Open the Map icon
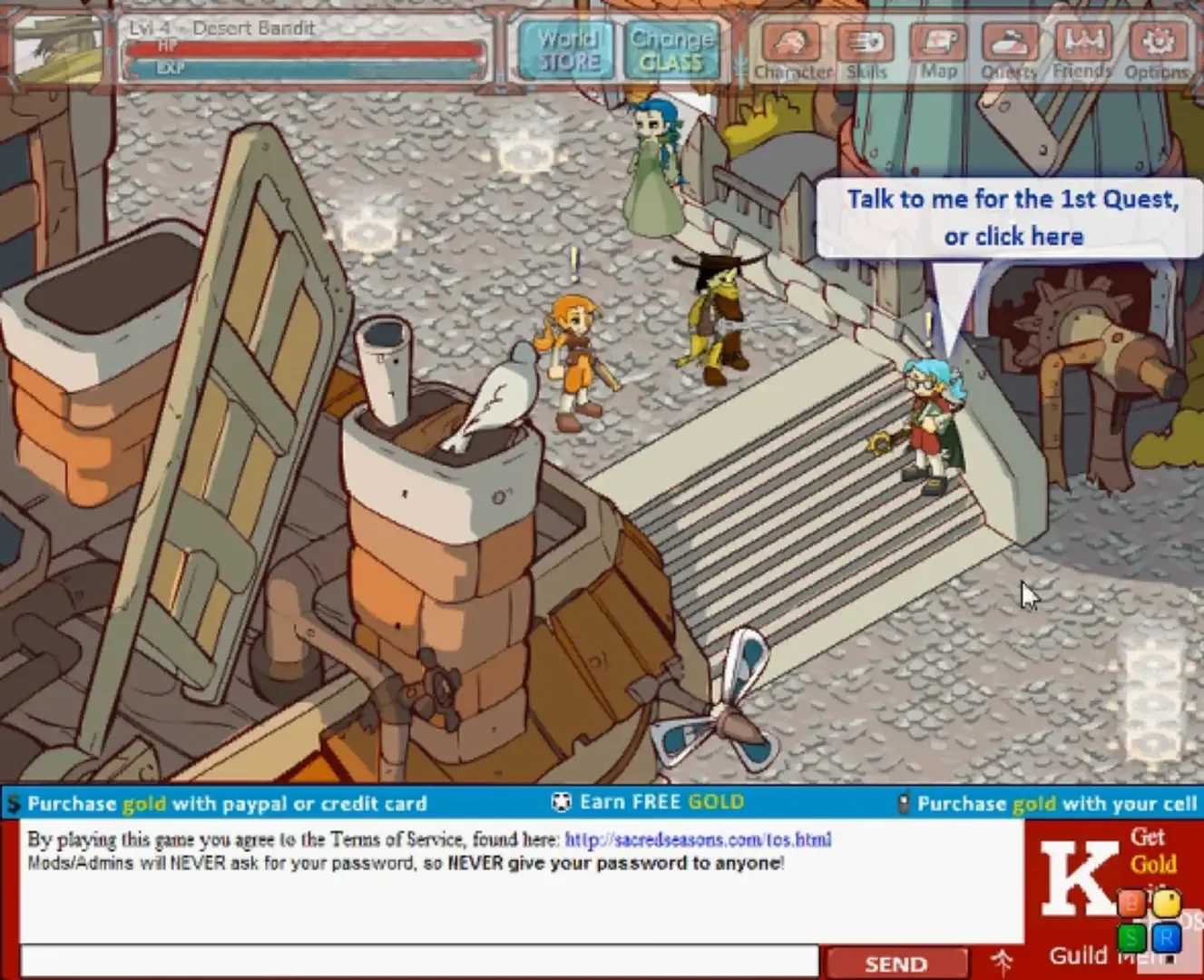 [938, 44]
